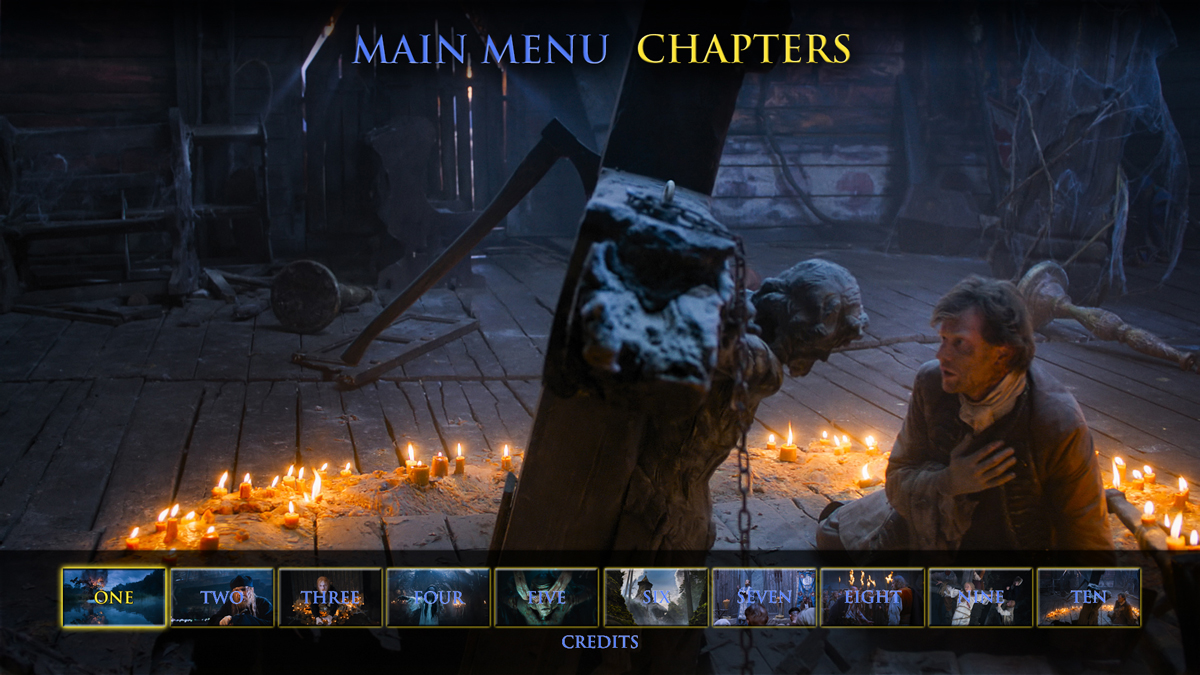
Task: Go to chapter Eight
Action: 871,597
